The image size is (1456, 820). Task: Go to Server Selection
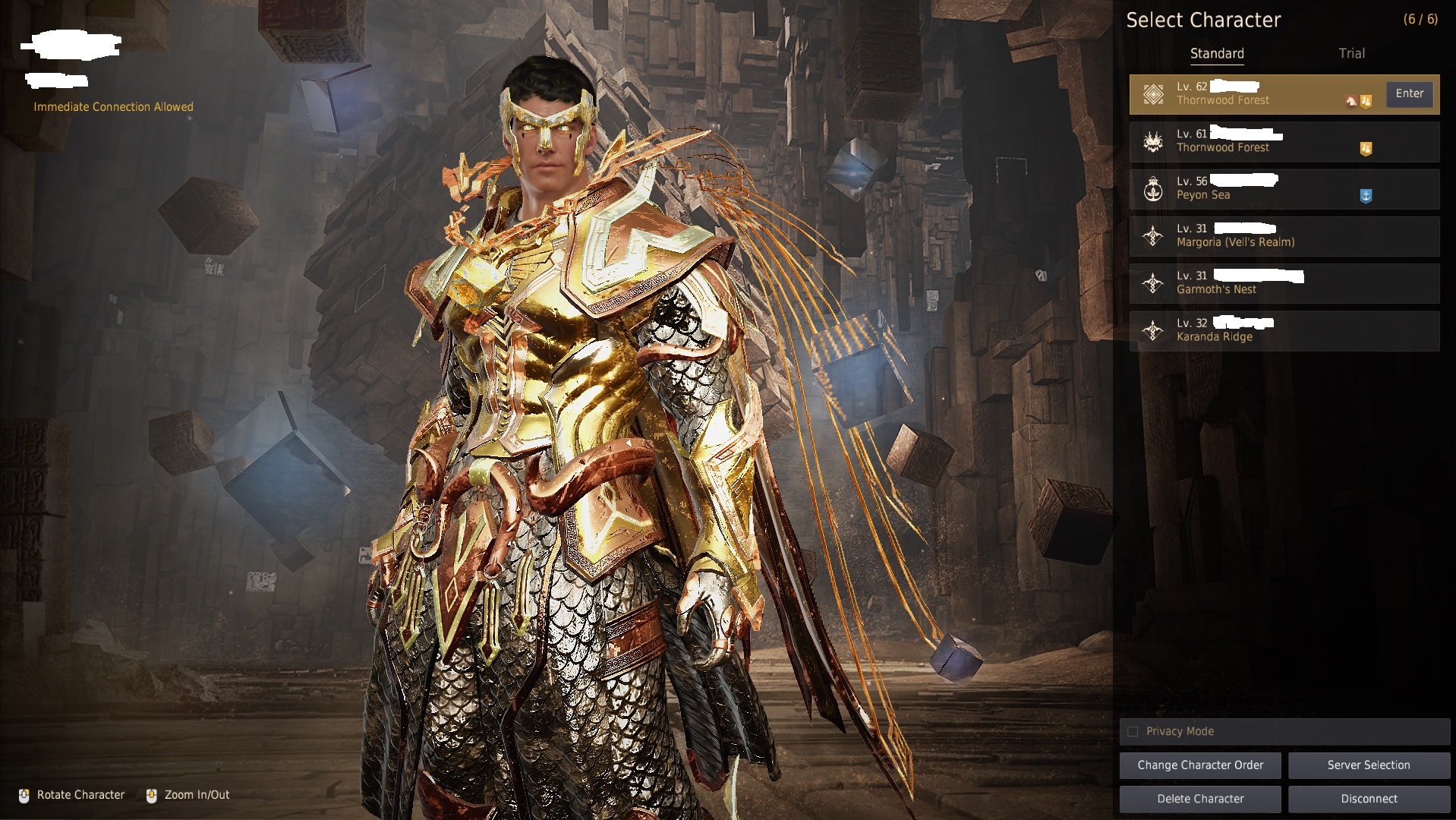1368,765
